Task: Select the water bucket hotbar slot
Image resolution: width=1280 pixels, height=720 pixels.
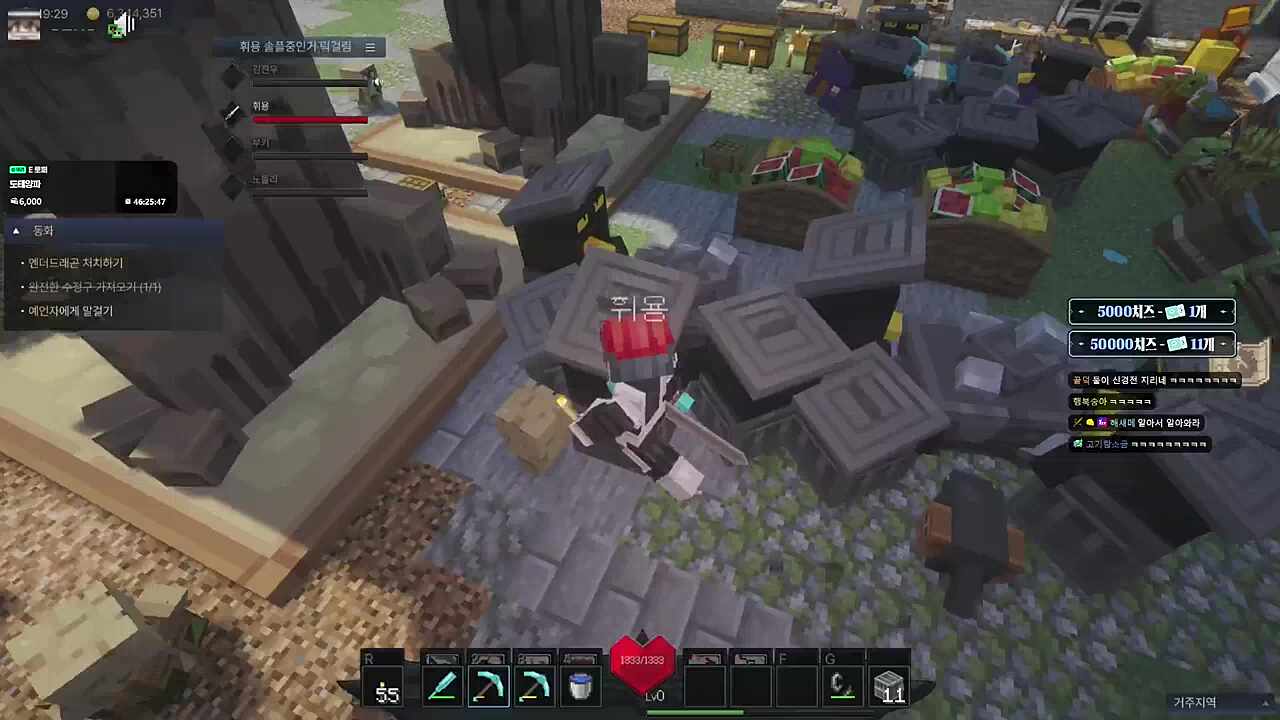Action: (x=579, y=687)
